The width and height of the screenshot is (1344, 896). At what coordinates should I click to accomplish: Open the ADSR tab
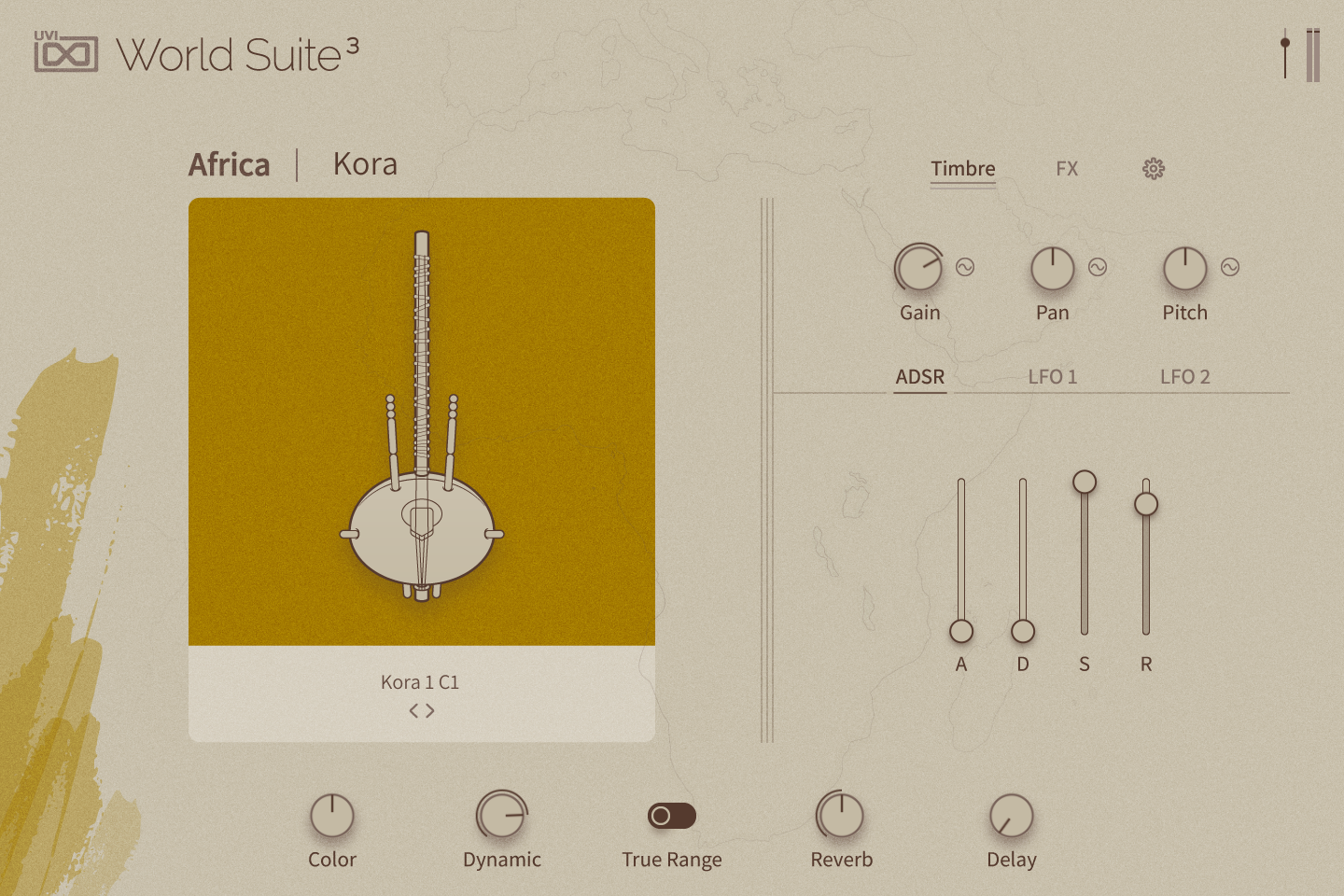point(919,377)
